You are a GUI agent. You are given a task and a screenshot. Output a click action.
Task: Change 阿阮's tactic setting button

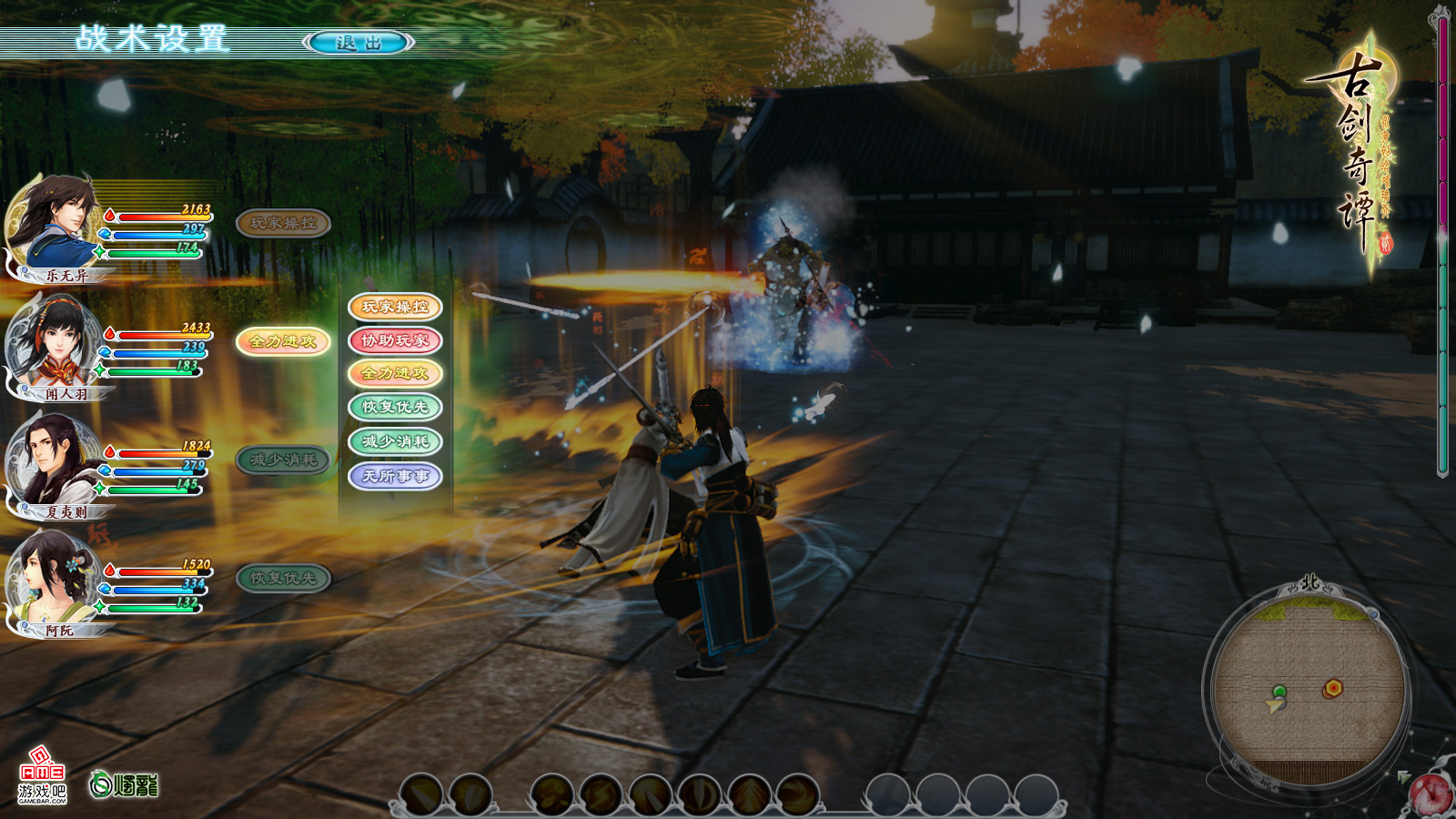click(282, 578)
